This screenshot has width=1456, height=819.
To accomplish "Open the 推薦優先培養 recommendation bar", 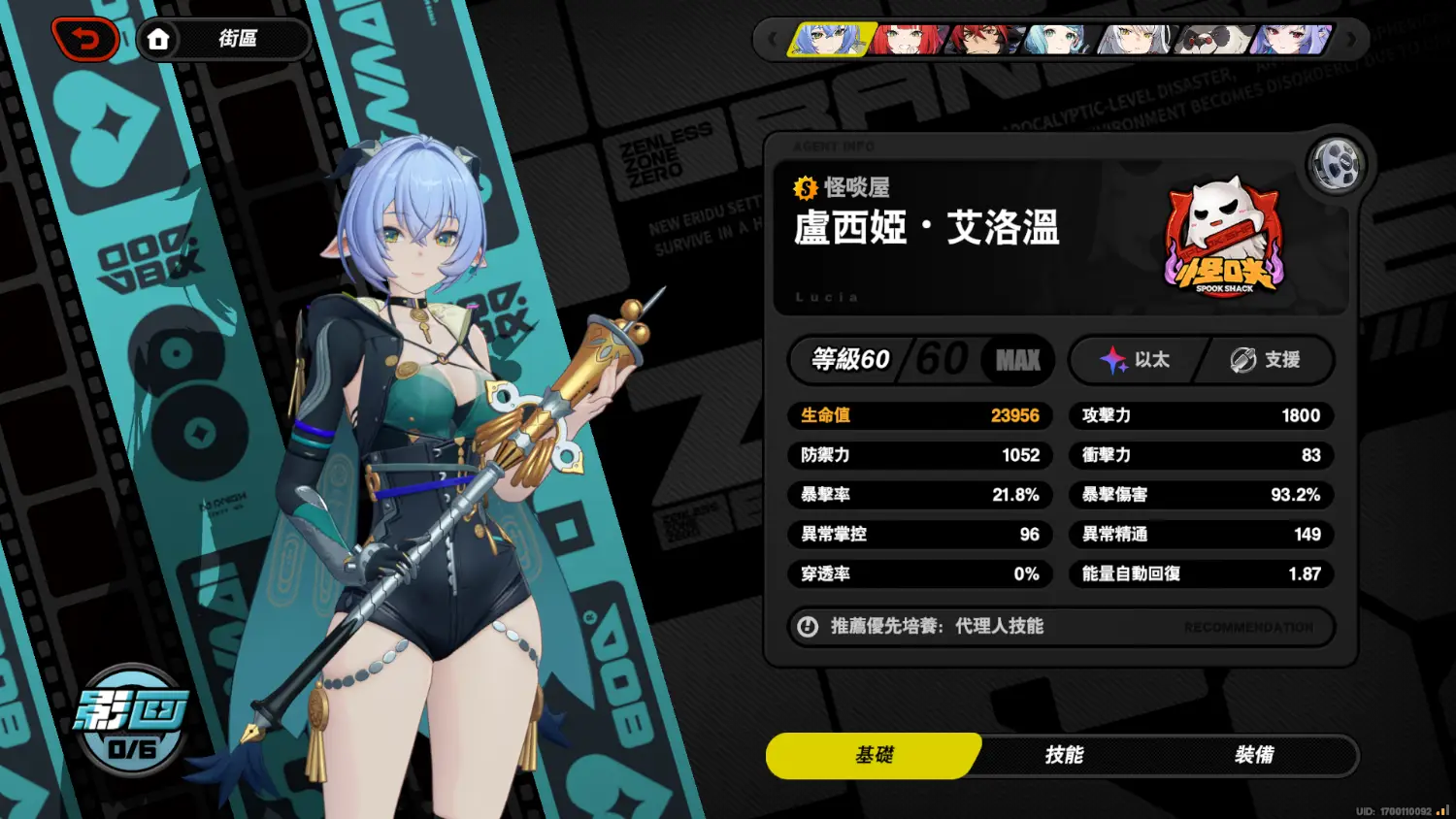I will tap(1060, 627).
